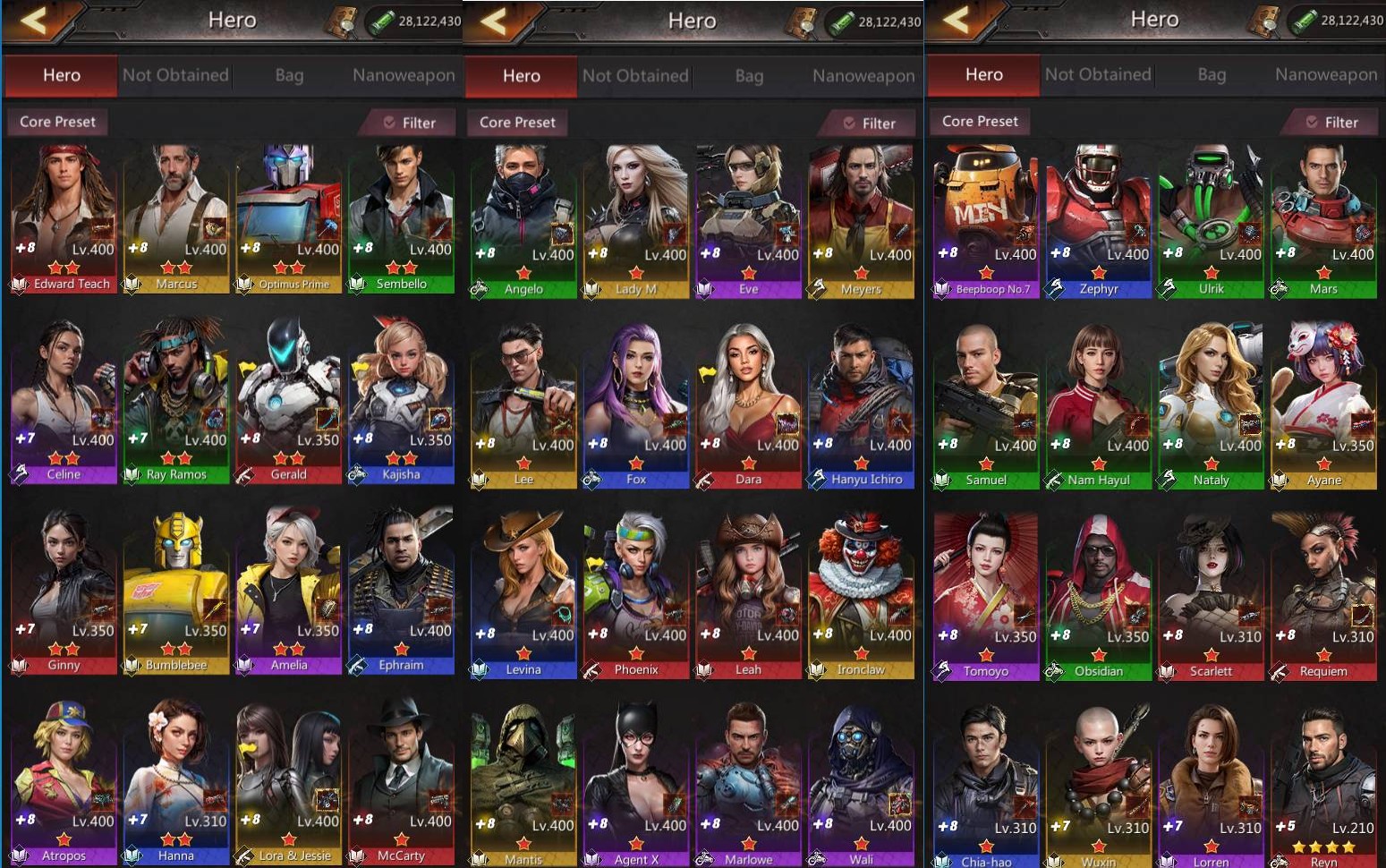This screenshot has height=868, width=1386.
Task: Pick the Beepboop No.7 hero card
Action: 986,222
